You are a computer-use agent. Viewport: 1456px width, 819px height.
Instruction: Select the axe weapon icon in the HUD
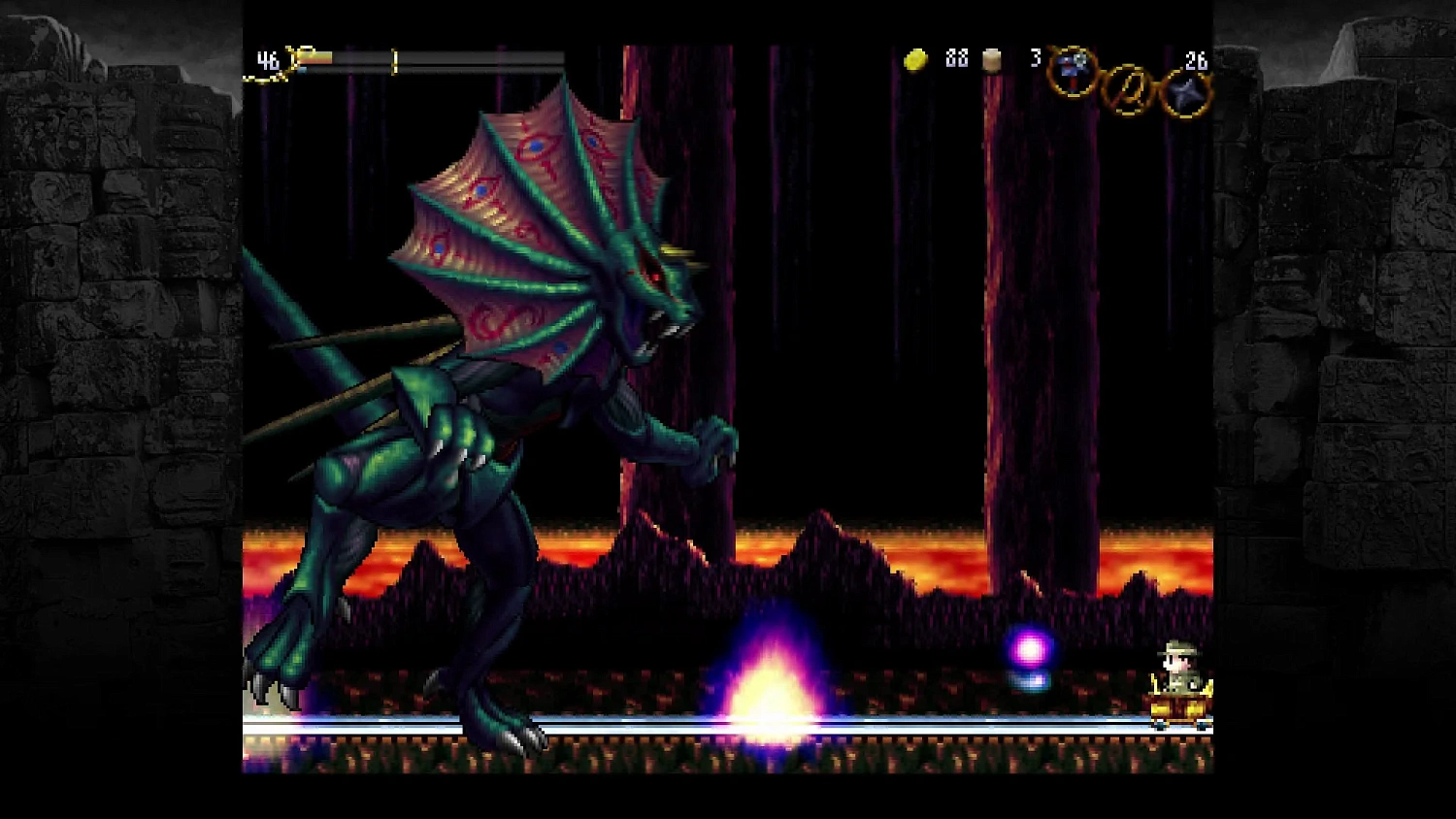click(x=1072, y=73)
